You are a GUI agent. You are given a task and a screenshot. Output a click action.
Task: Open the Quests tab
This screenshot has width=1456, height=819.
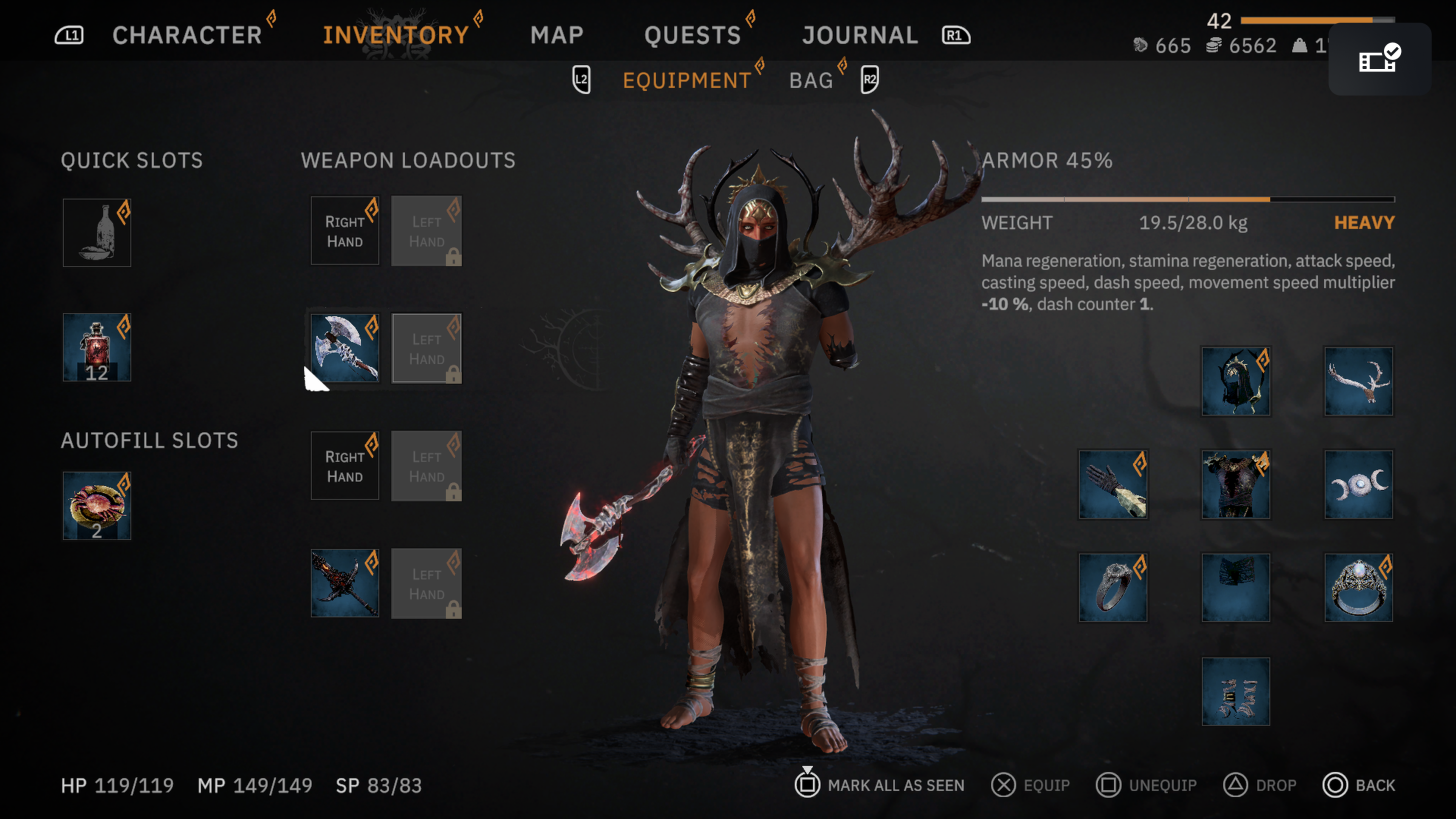coord(692,35)
